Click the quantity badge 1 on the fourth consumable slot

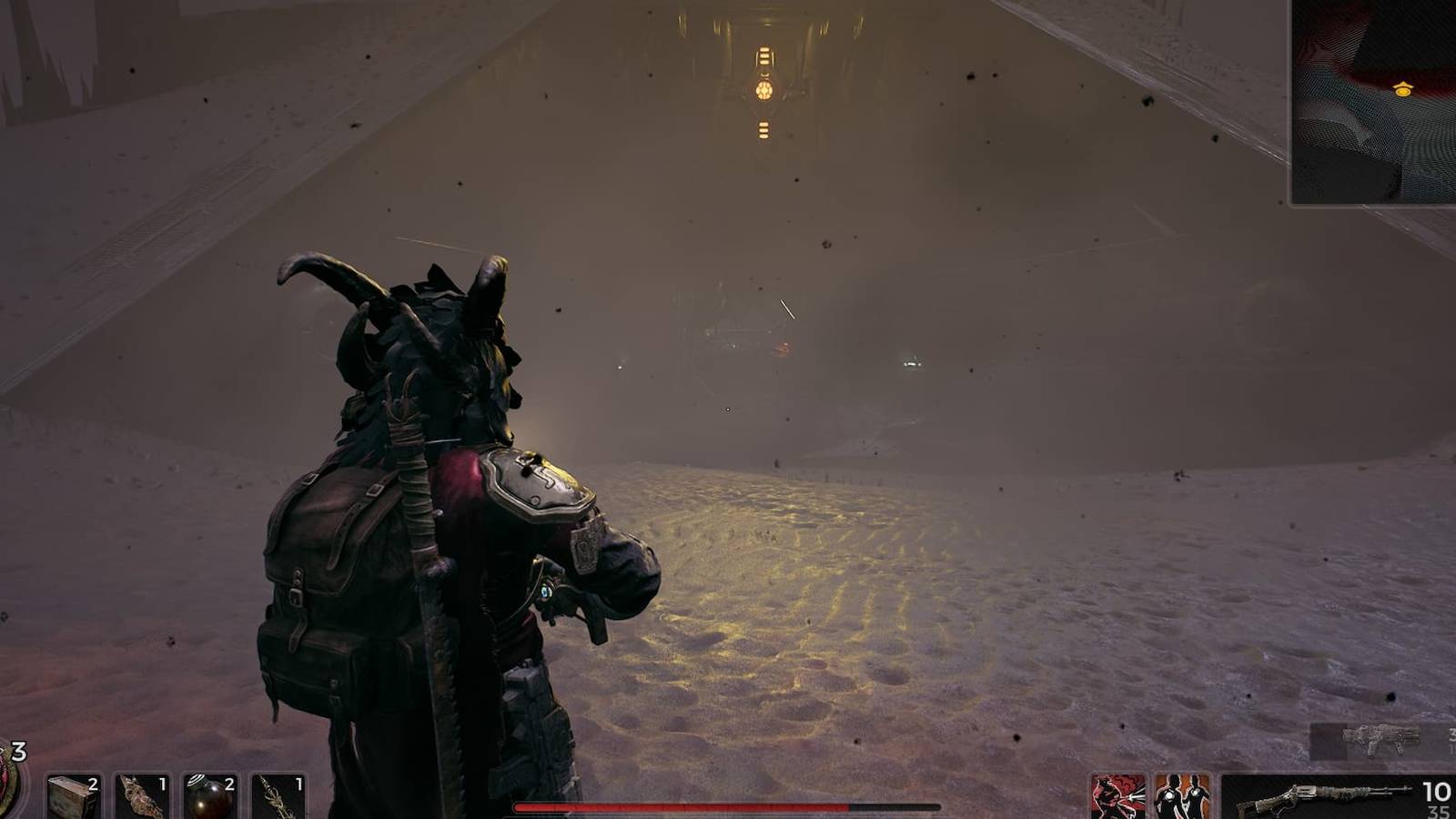click(x=299, y=783)
